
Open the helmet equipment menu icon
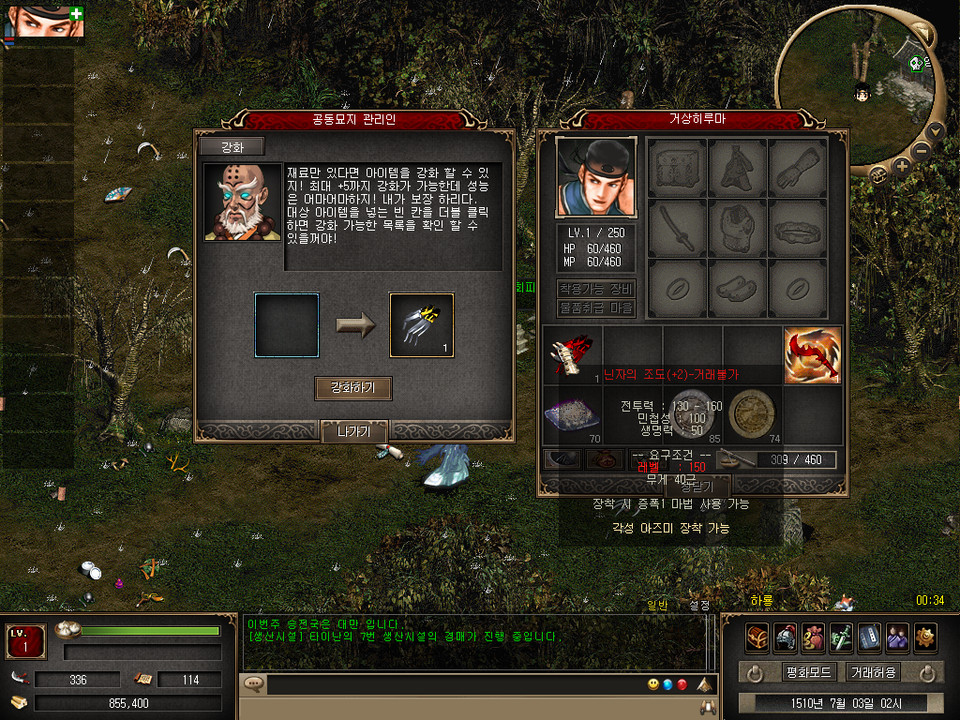[785, 637]
